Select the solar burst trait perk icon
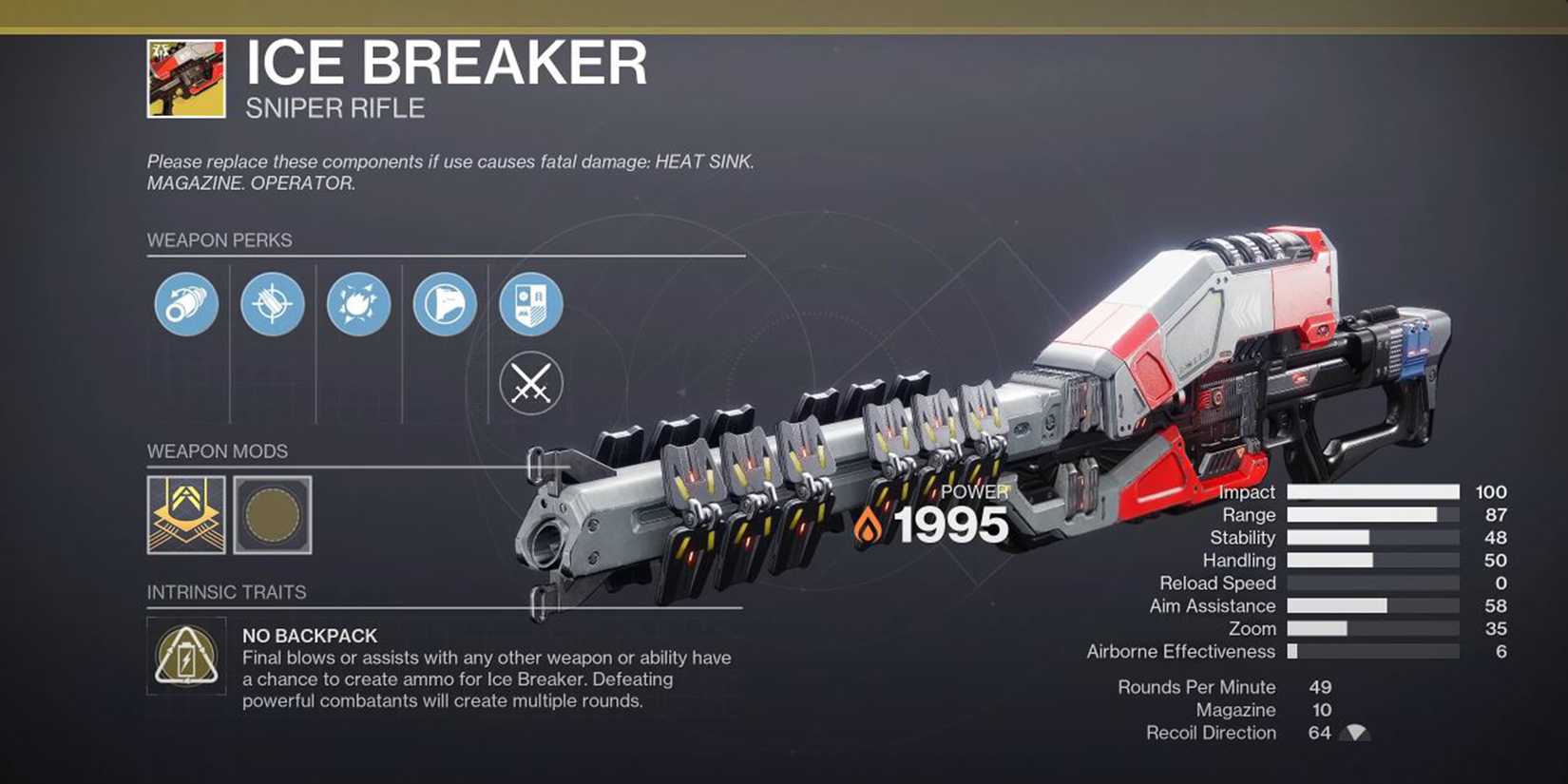This screenshot has height=784, width=1568. pos(357,305)
